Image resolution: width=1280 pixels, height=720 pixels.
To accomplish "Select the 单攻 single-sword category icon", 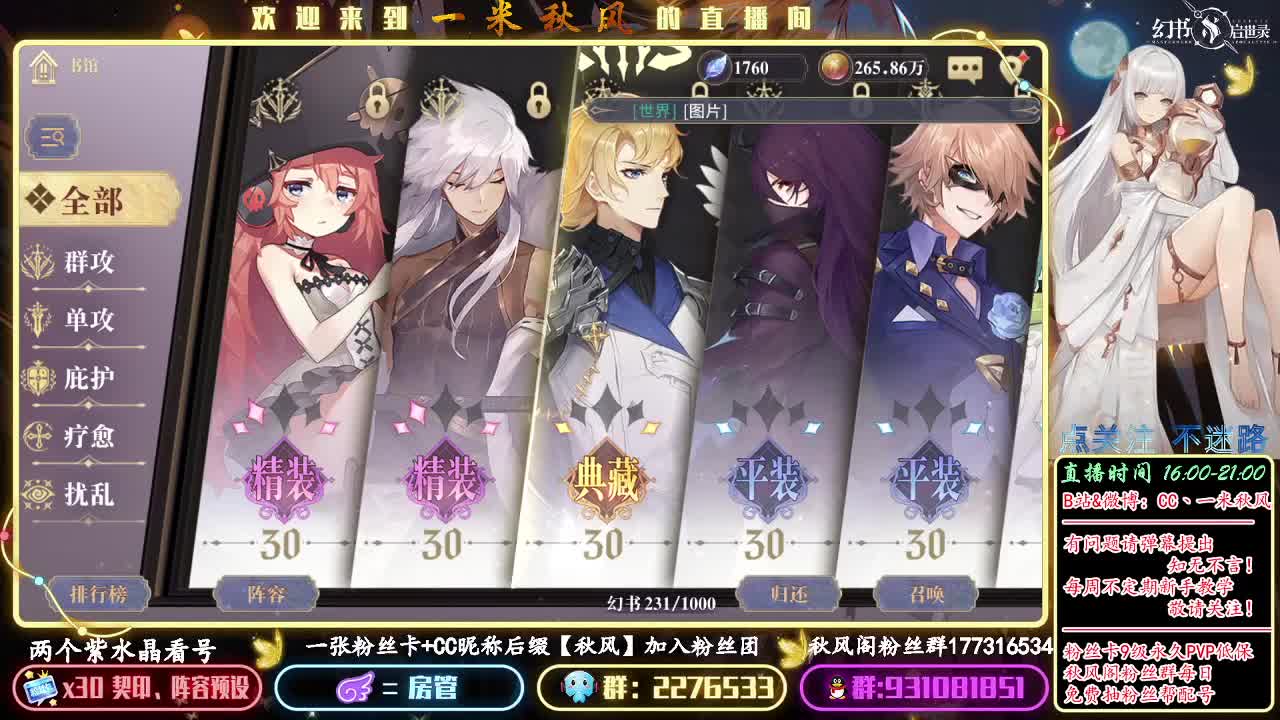I will (40, 320).
